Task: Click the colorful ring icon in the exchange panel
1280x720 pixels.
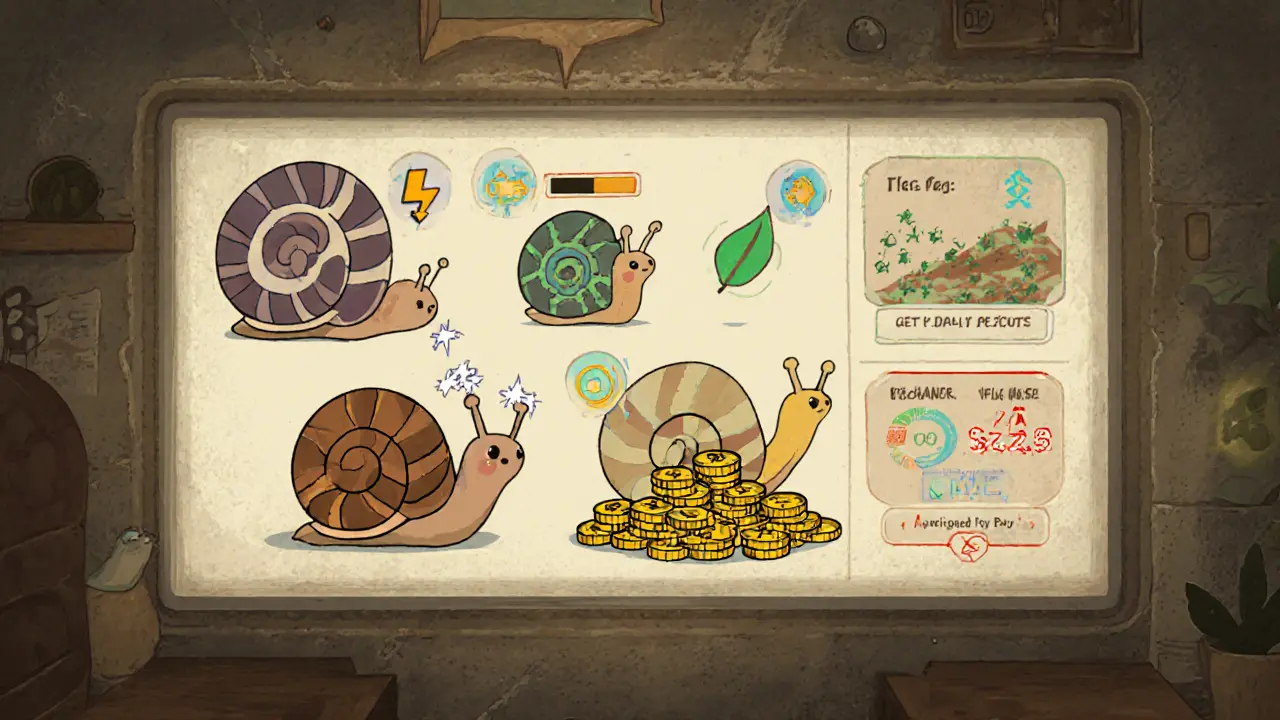Action: pyautogui.click(x=921, y=438)
